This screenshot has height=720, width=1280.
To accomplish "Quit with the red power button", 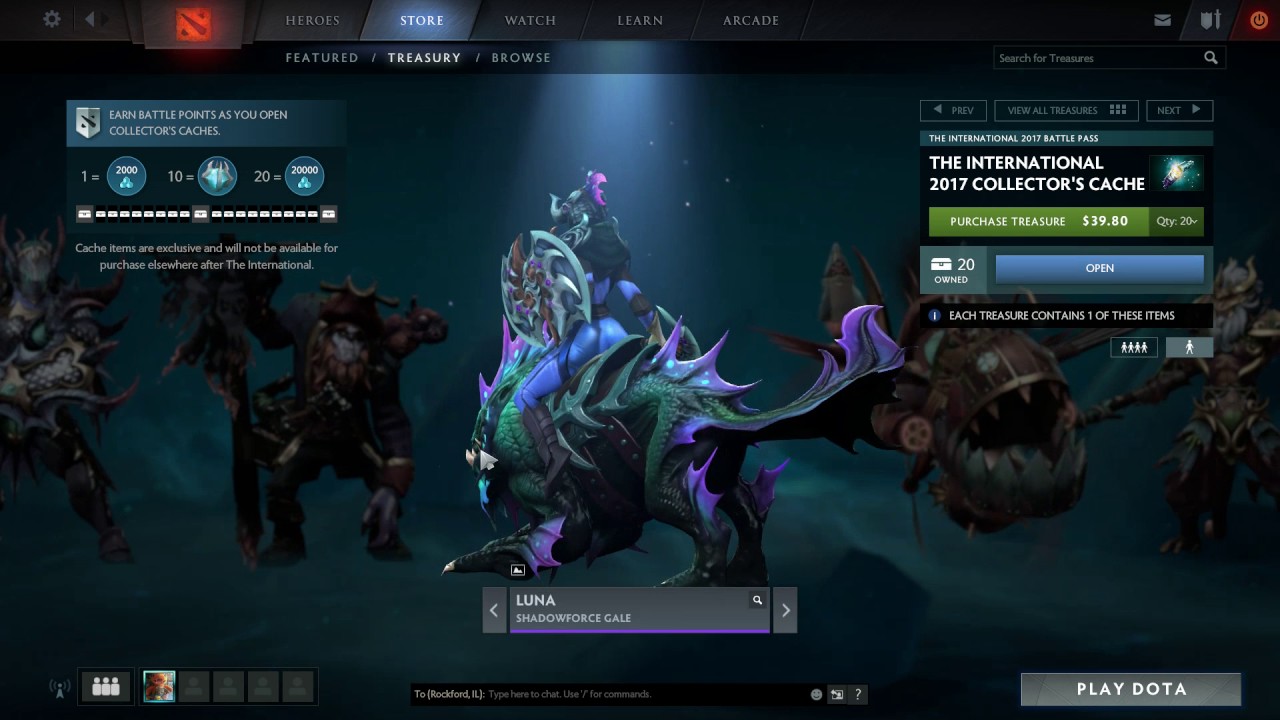I will (1258, 20).
